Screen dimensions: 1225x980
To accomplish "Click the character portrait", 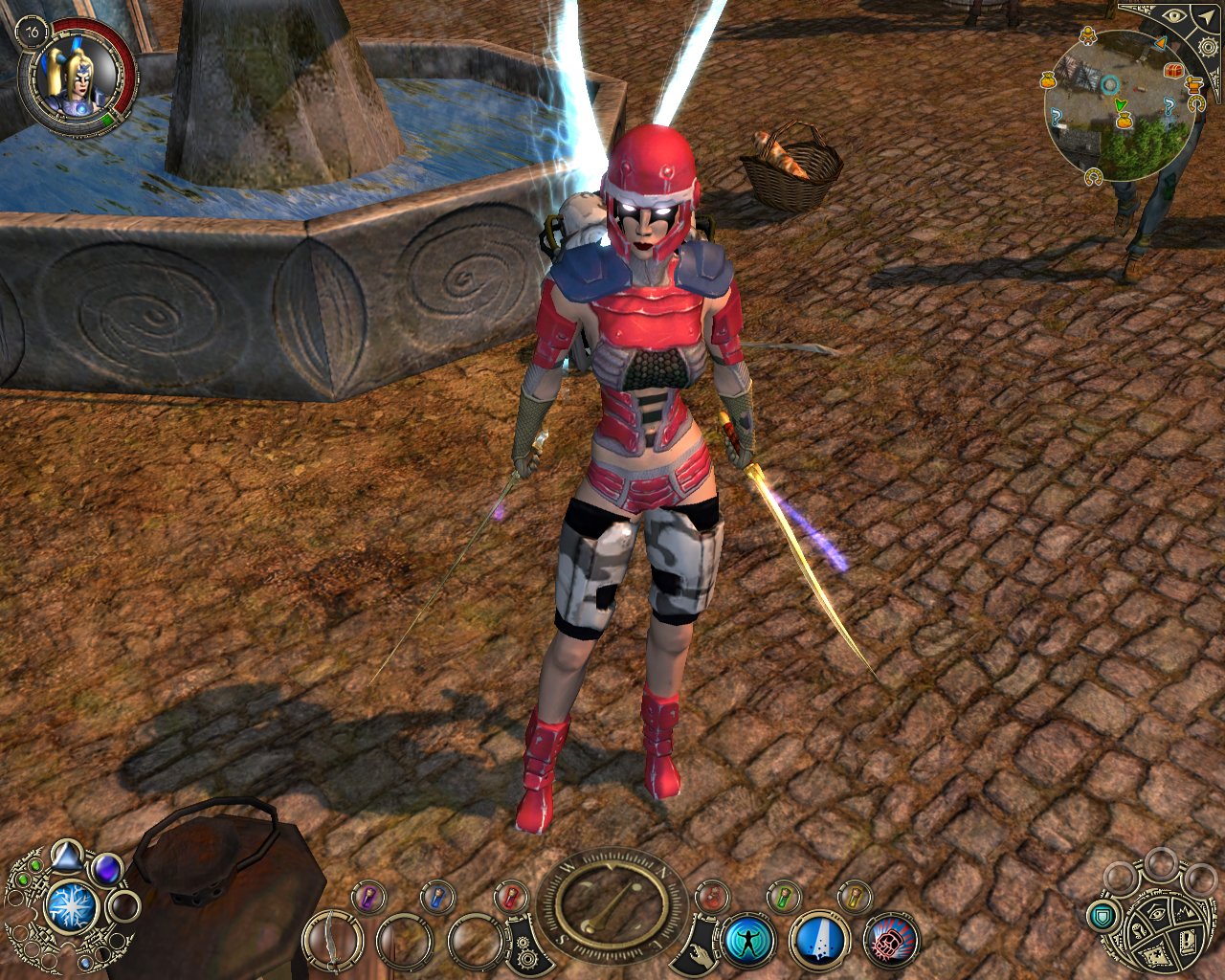I will click(77, 77).
